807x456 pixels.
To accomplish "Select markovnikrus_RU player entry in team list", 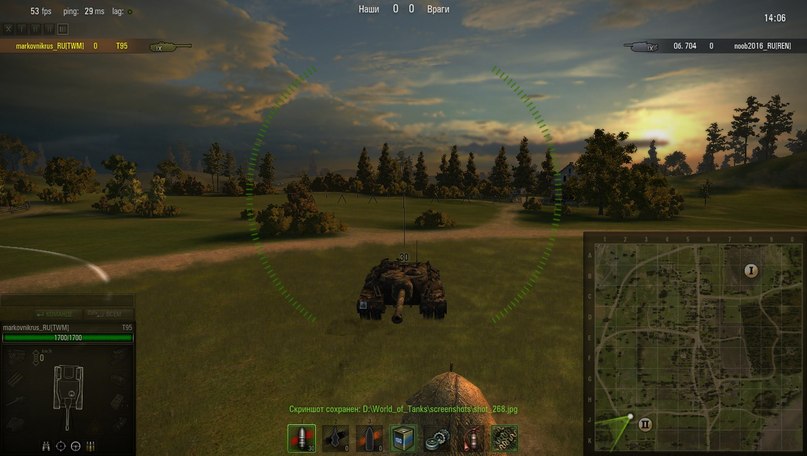I will pos(48,46).
